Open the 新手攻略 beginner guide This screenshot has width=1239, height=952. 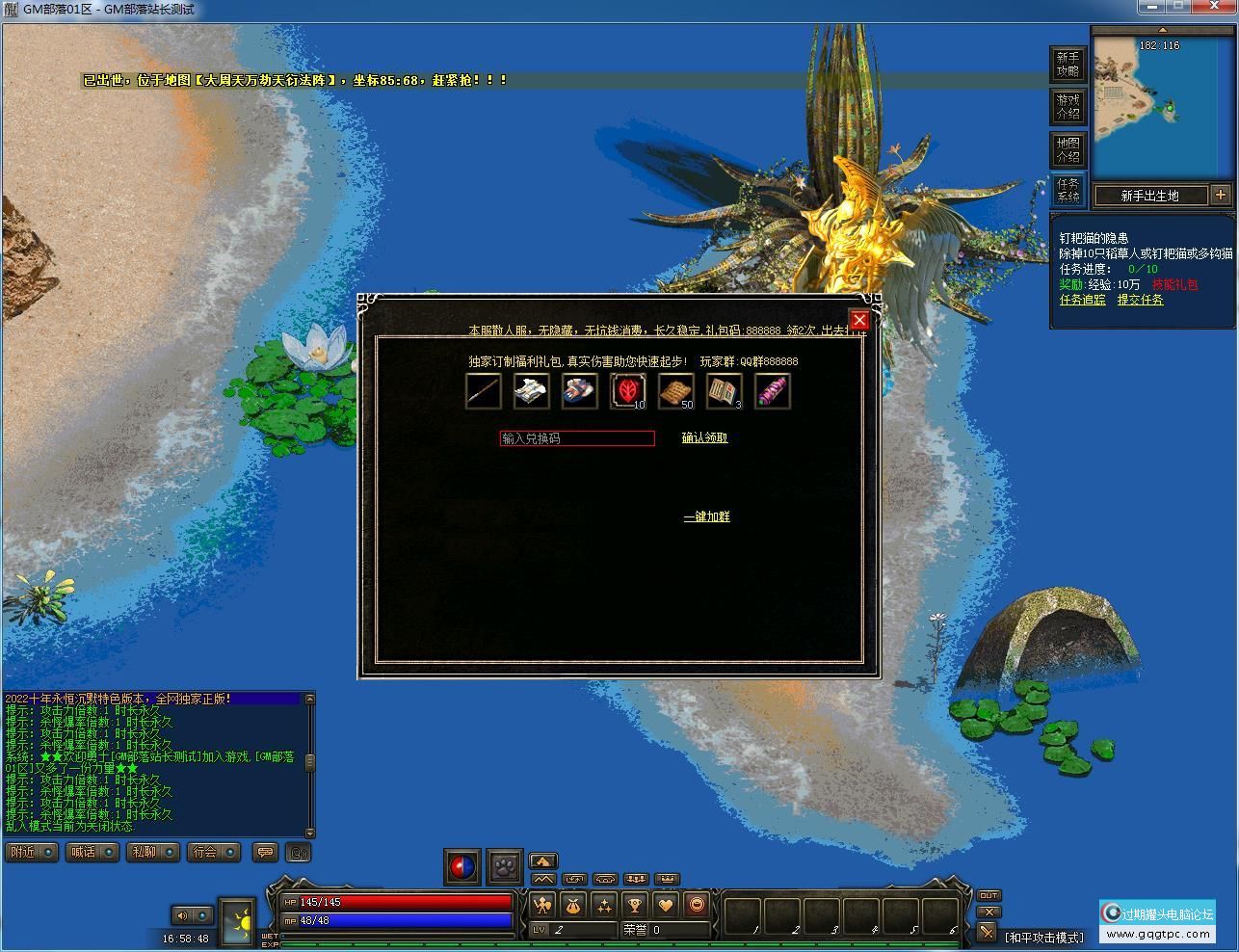point(1068,65)
